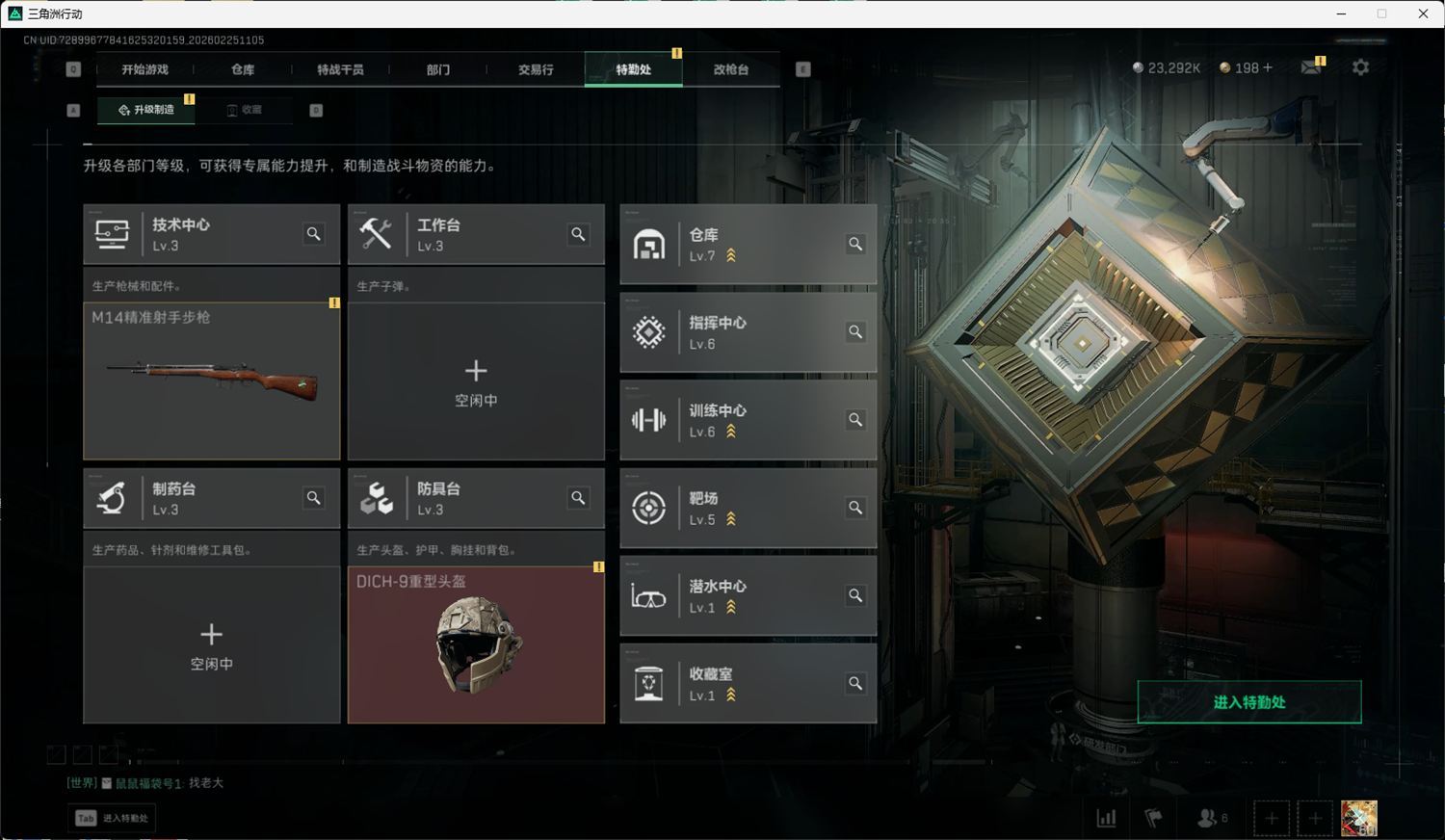This screenshot has height=840, width=1445.
Task: Switch to the 仓库 top tab
Action: pos(243,69)
